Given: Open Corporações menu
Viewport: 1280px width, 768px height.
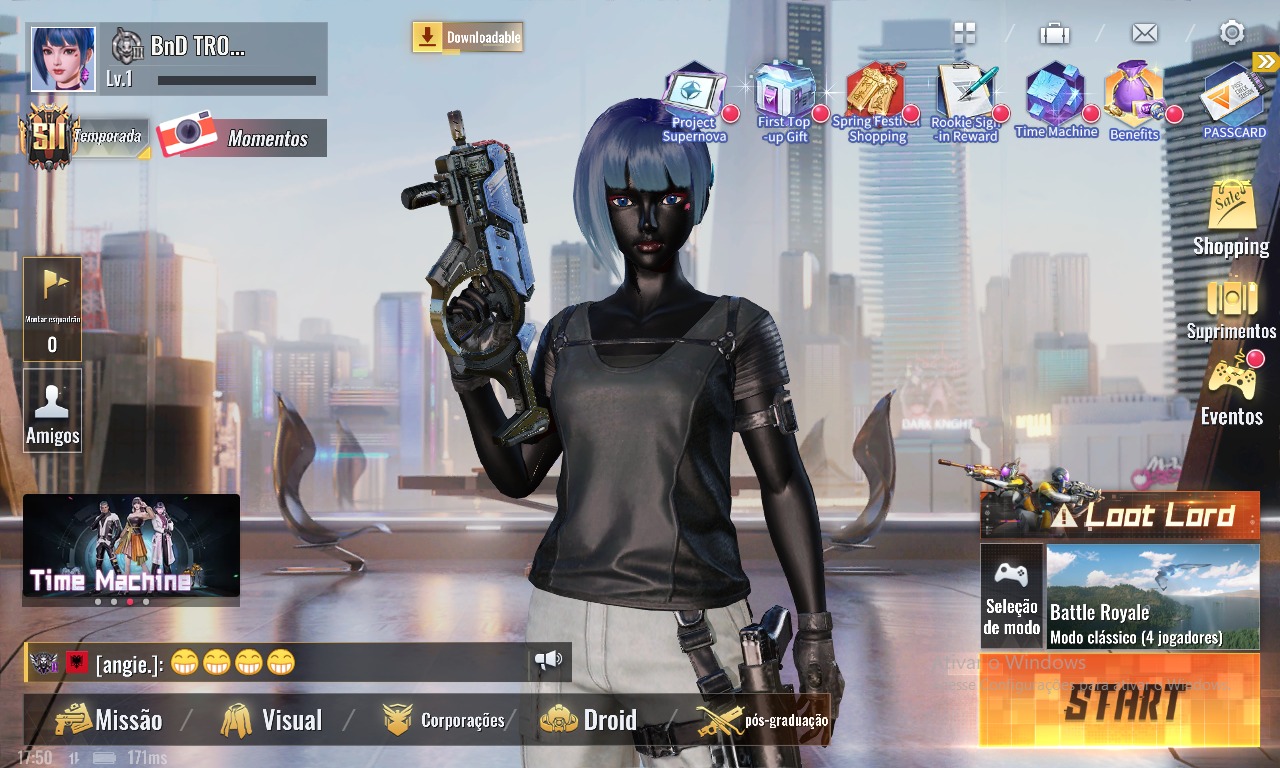Looking at the screenshot, I should [444, 720].
